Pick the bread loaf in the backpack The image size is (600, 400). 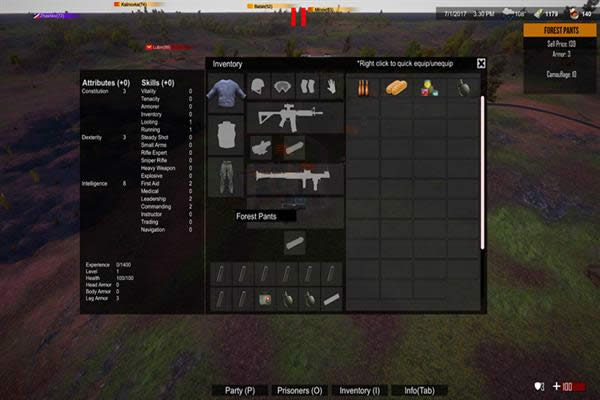pos(396,88)
